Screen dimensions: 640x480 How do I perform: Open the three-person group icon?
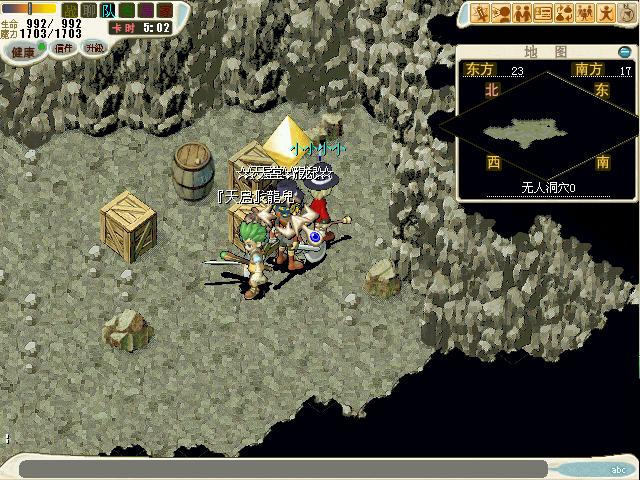pyautogui.click(x=584, y=13)
